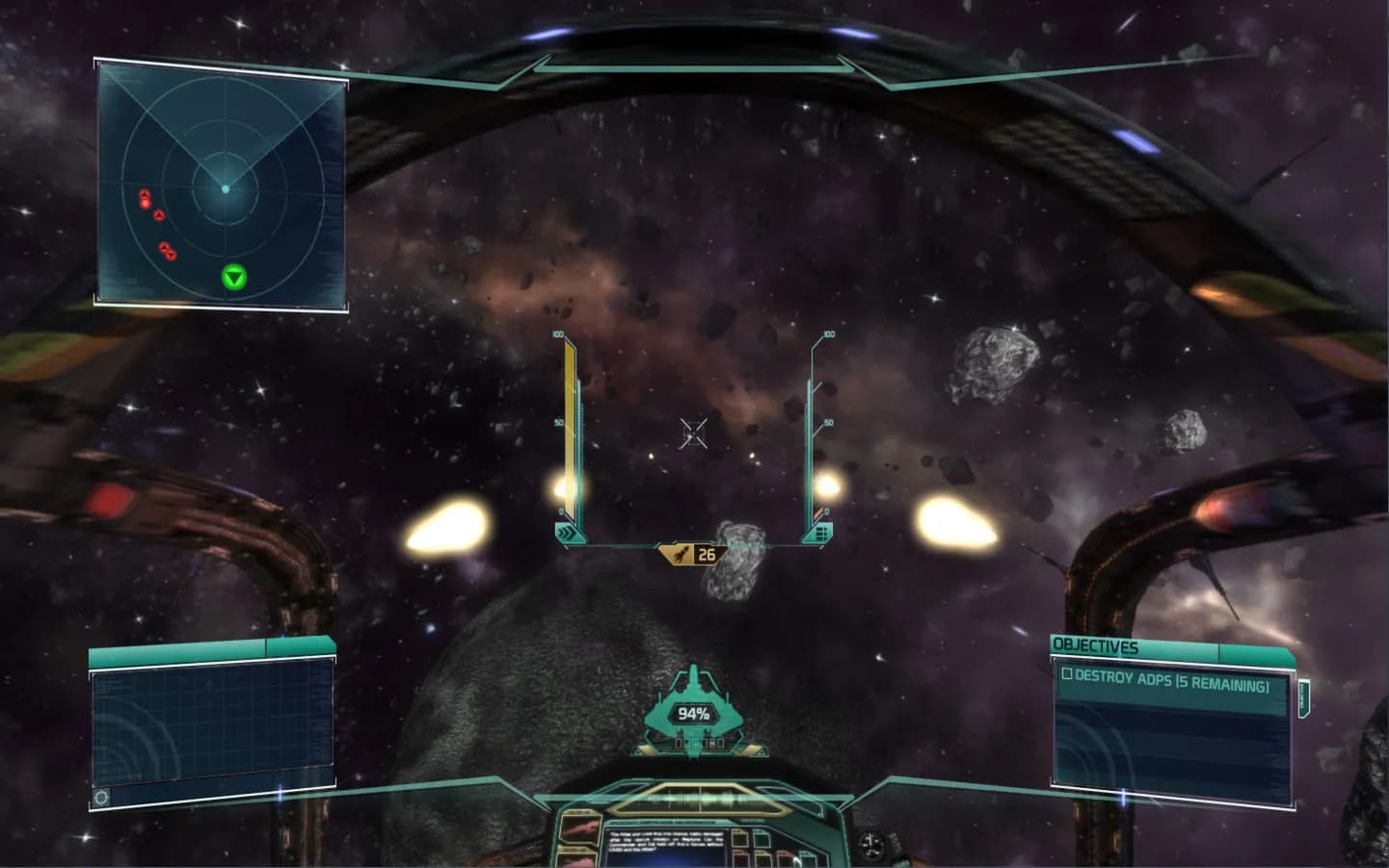Image resolution: width=1389 pixels, height=868 pixels.
Task: Click the navigation dial on the right console
Action: tap(868, 844)
